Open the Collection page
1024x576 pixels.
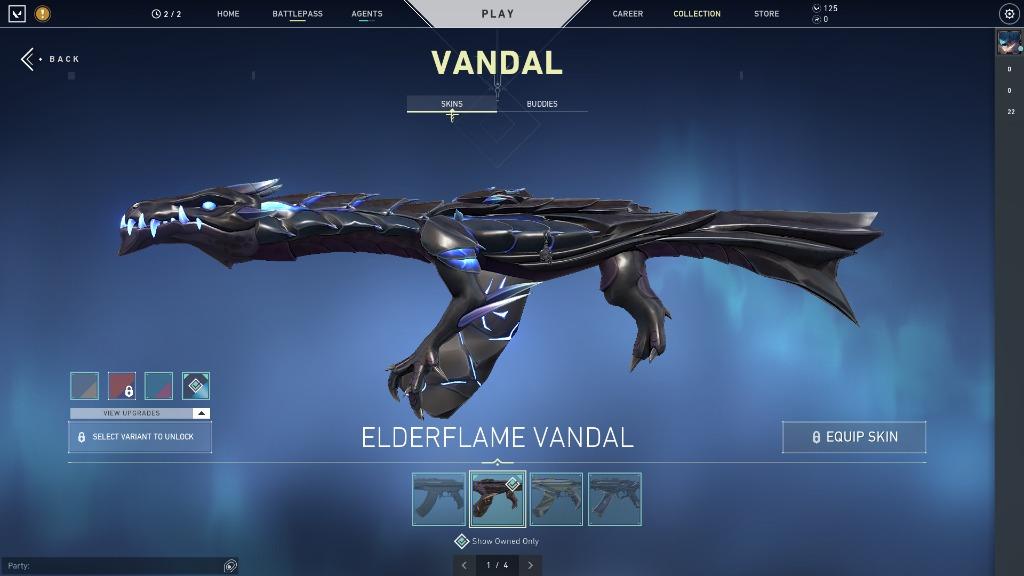click(697, 14)
